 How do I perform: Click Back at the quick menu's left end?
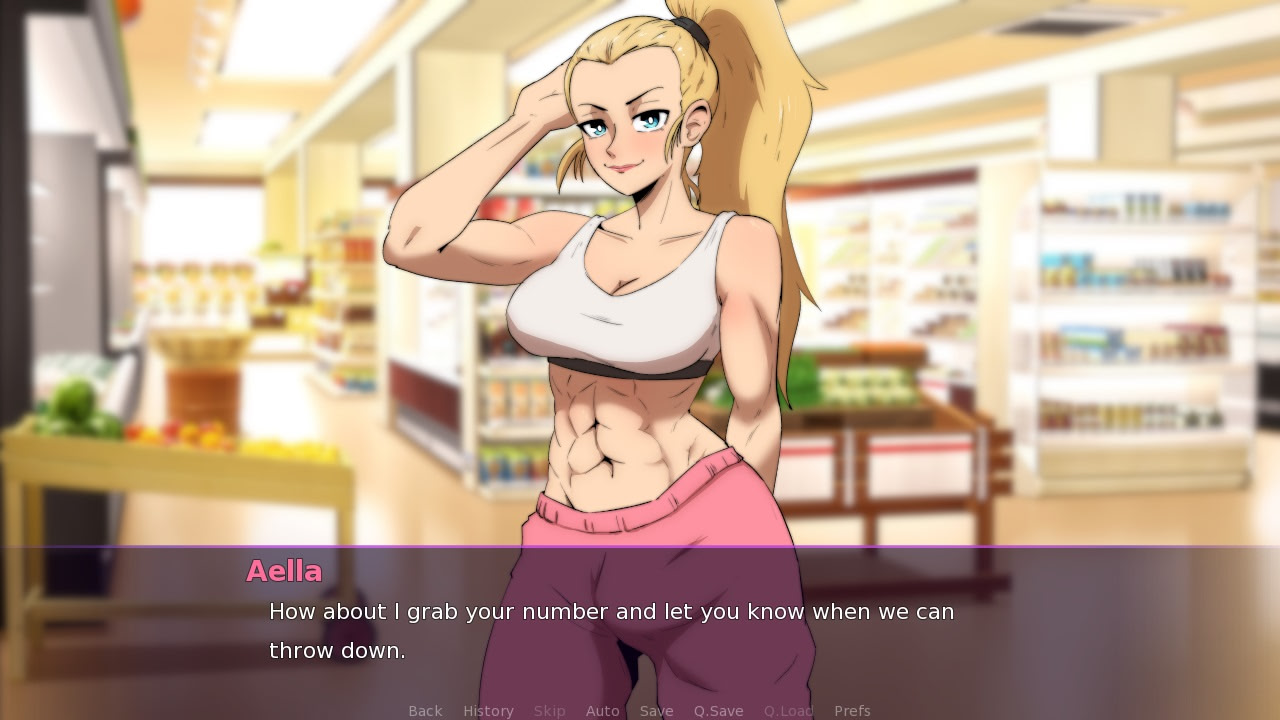point(425,710)
